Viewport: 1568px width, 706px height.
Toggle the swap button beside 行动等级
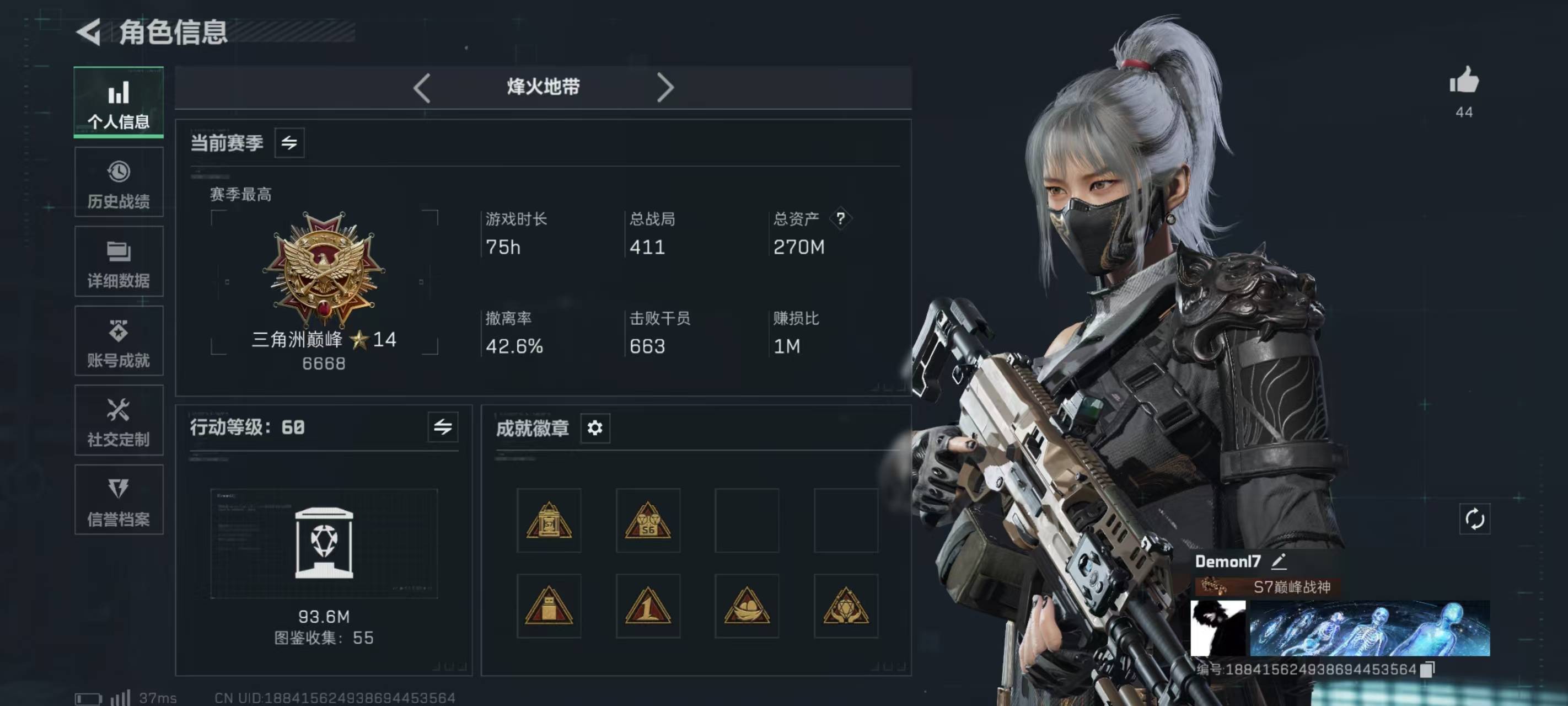443,427
